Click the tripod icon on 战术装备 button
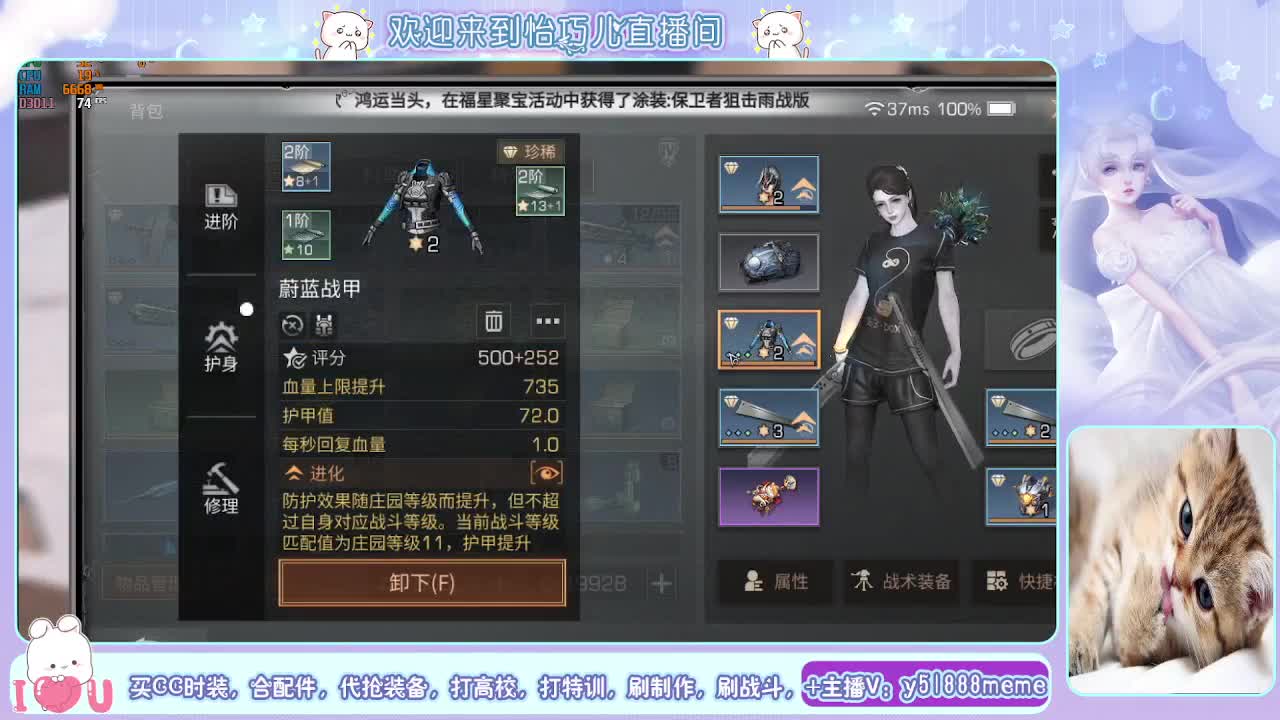This screenshot has width=1280, height=720. tap(861, 579)
